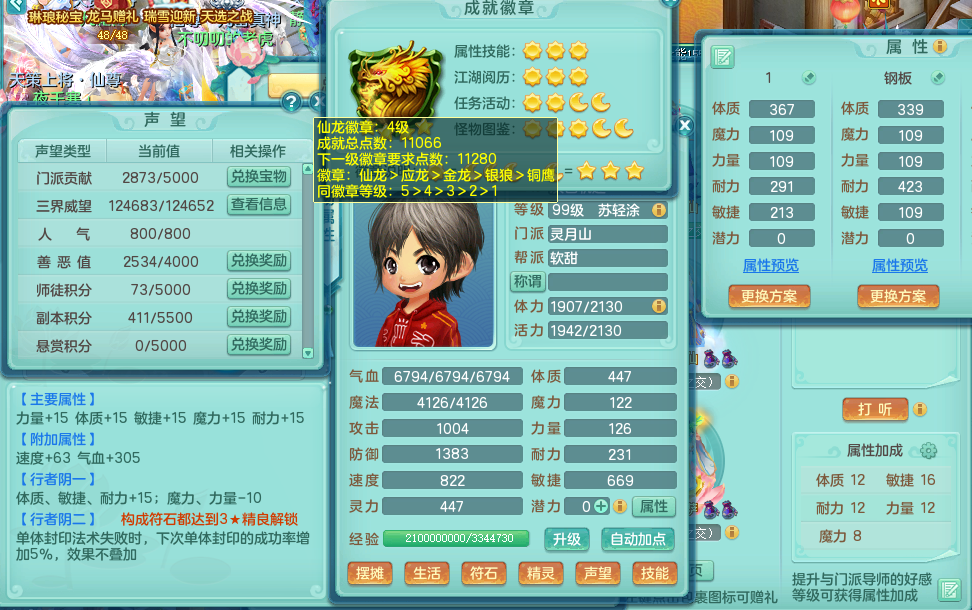Activate 自动加点 auto point allocation
This screenshot has height=610, width=972.
coord(637,539)
